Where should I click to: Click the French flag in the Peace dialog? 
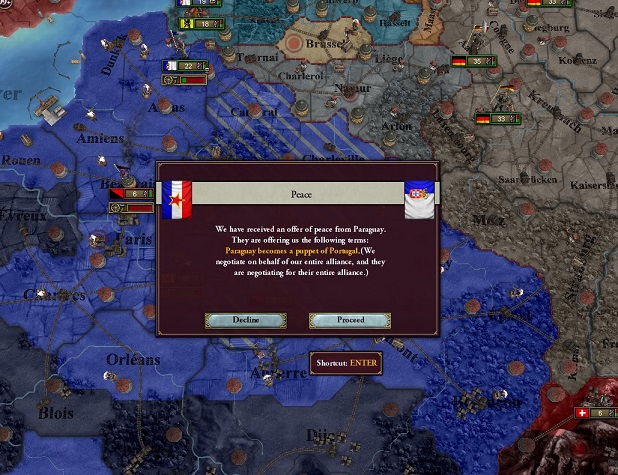tap(176, 199)
